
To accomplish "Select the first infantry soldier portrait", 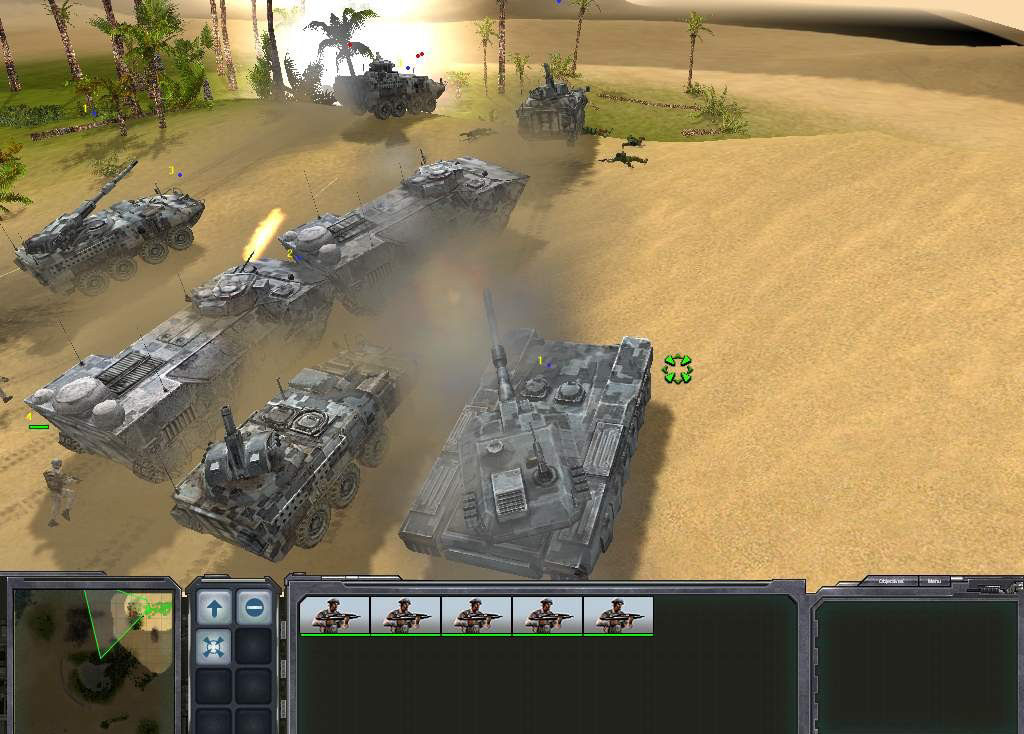I will 335,615.
